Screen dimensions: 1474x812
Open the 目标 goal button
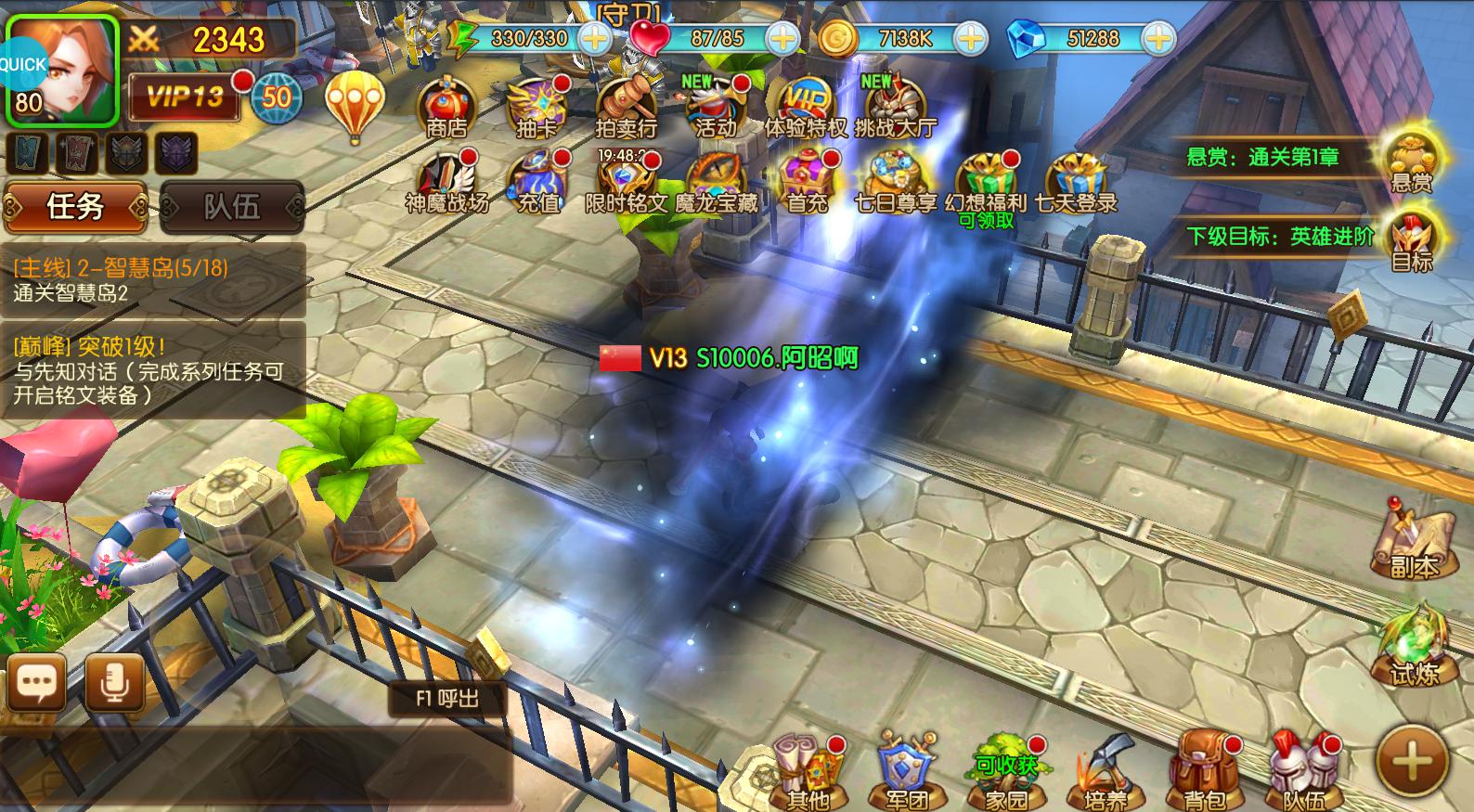click(x=1411, y=238)
